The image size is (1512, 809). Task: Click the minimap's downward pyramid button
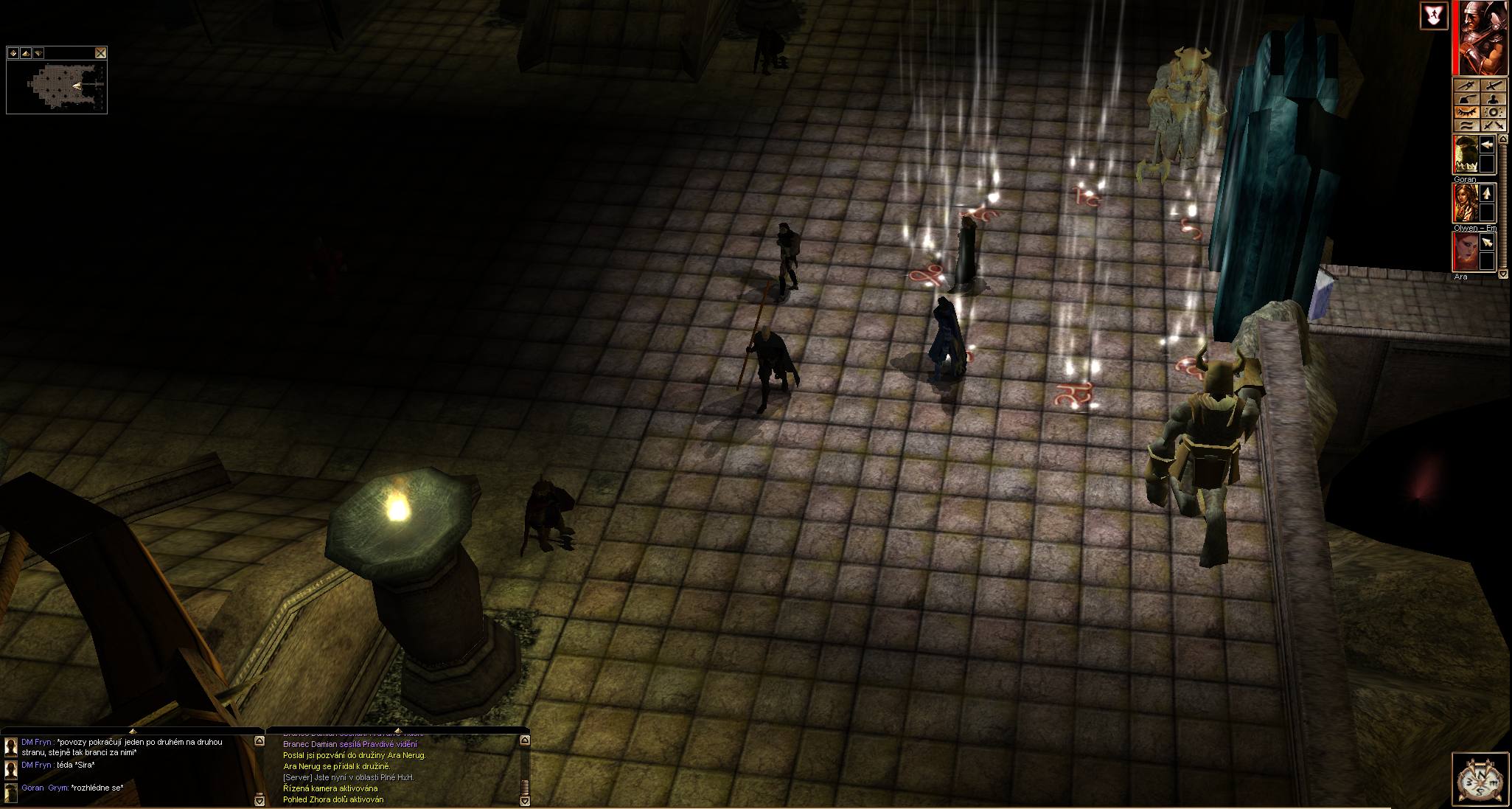(38, 53)
